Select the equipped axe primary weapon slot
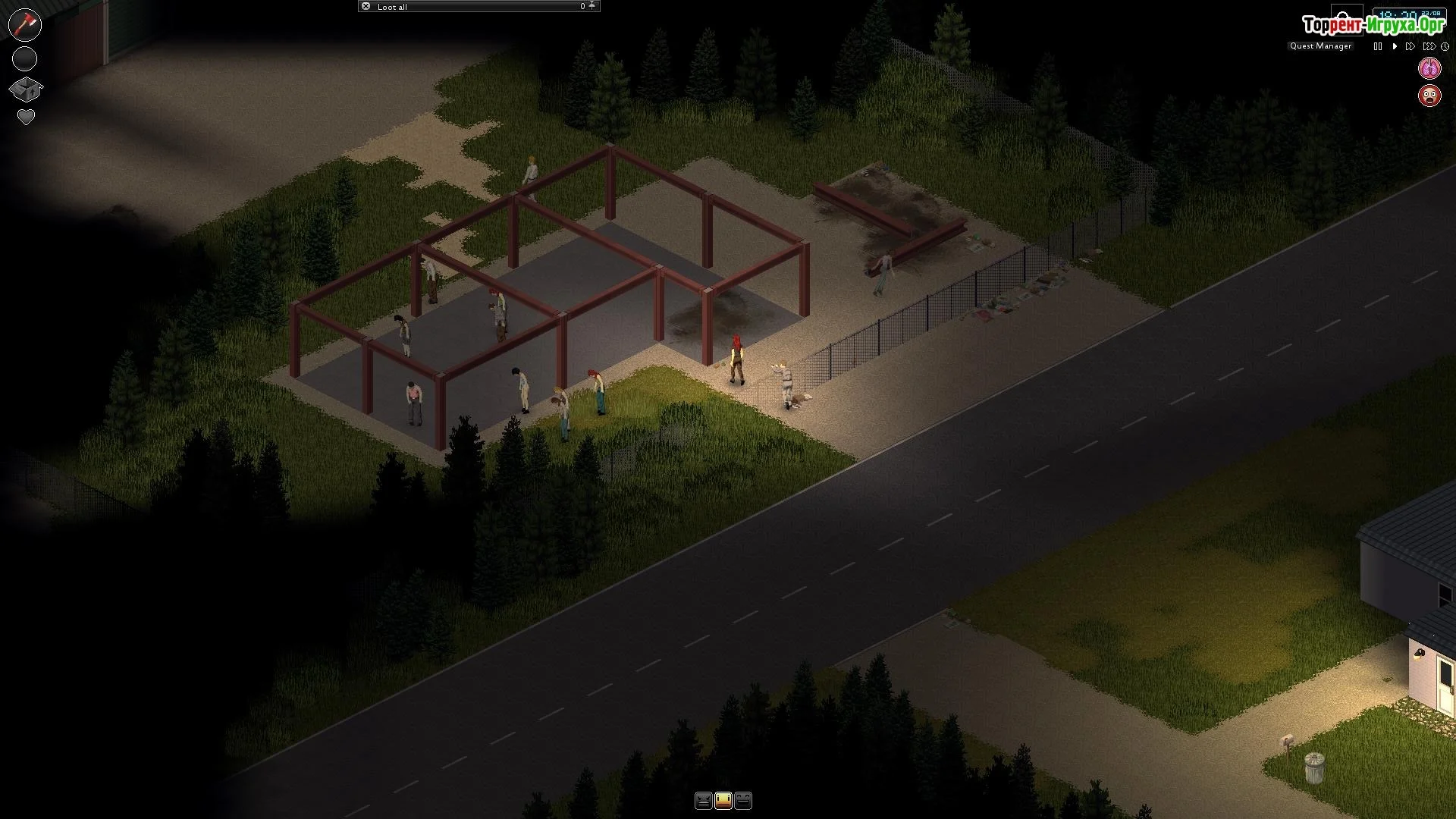This screenshot has height=819, width=1456. [x=25, y=24]
